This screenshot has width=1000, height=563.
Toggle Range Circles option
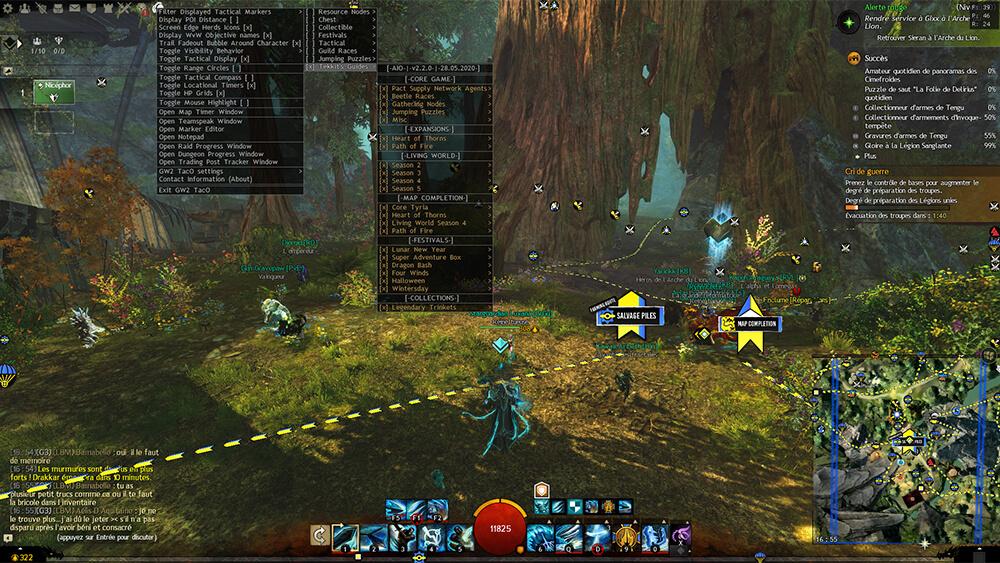198,68
